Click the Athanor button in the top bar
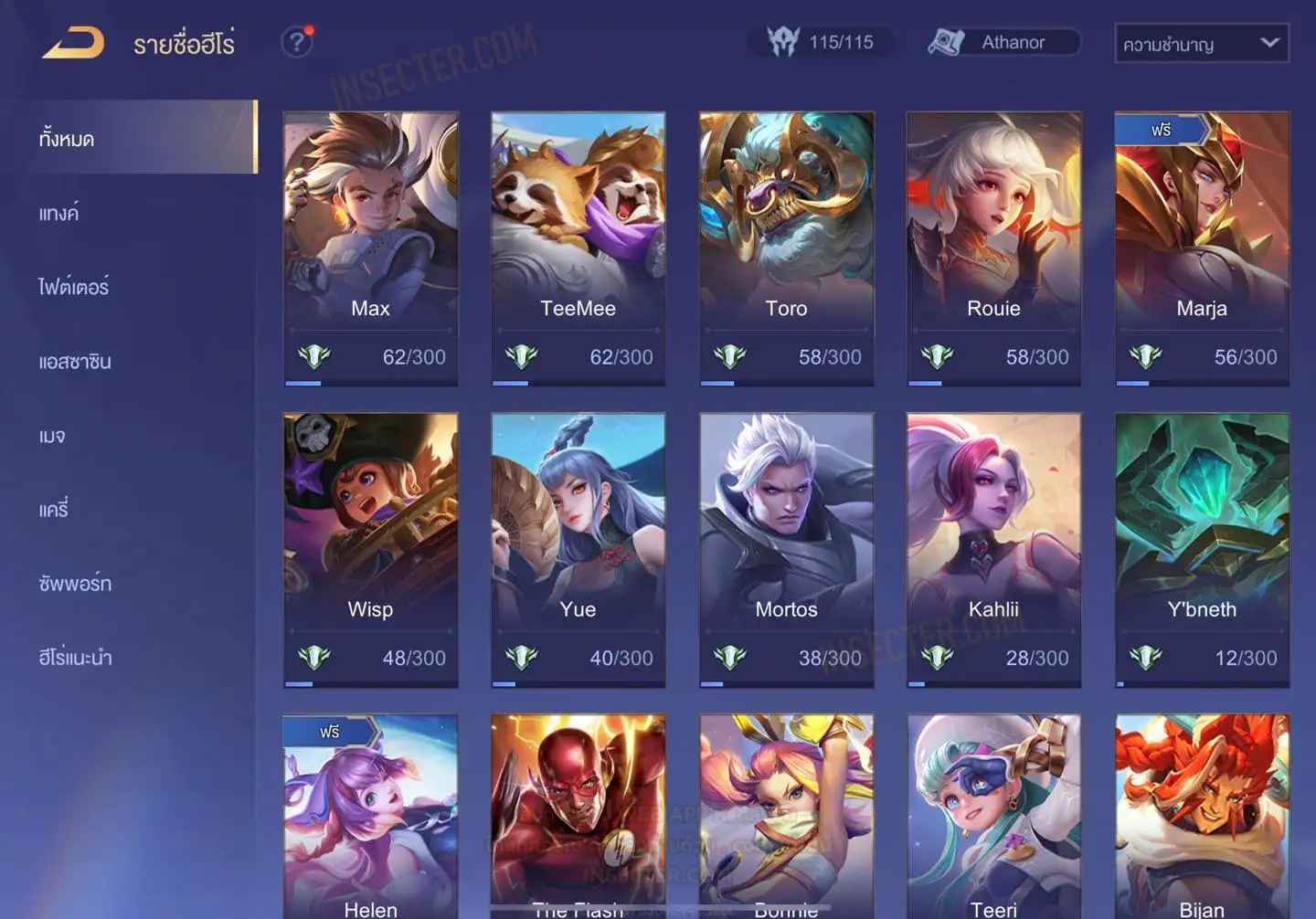Screen dimensions: 1316x919 coord(1003,42)
